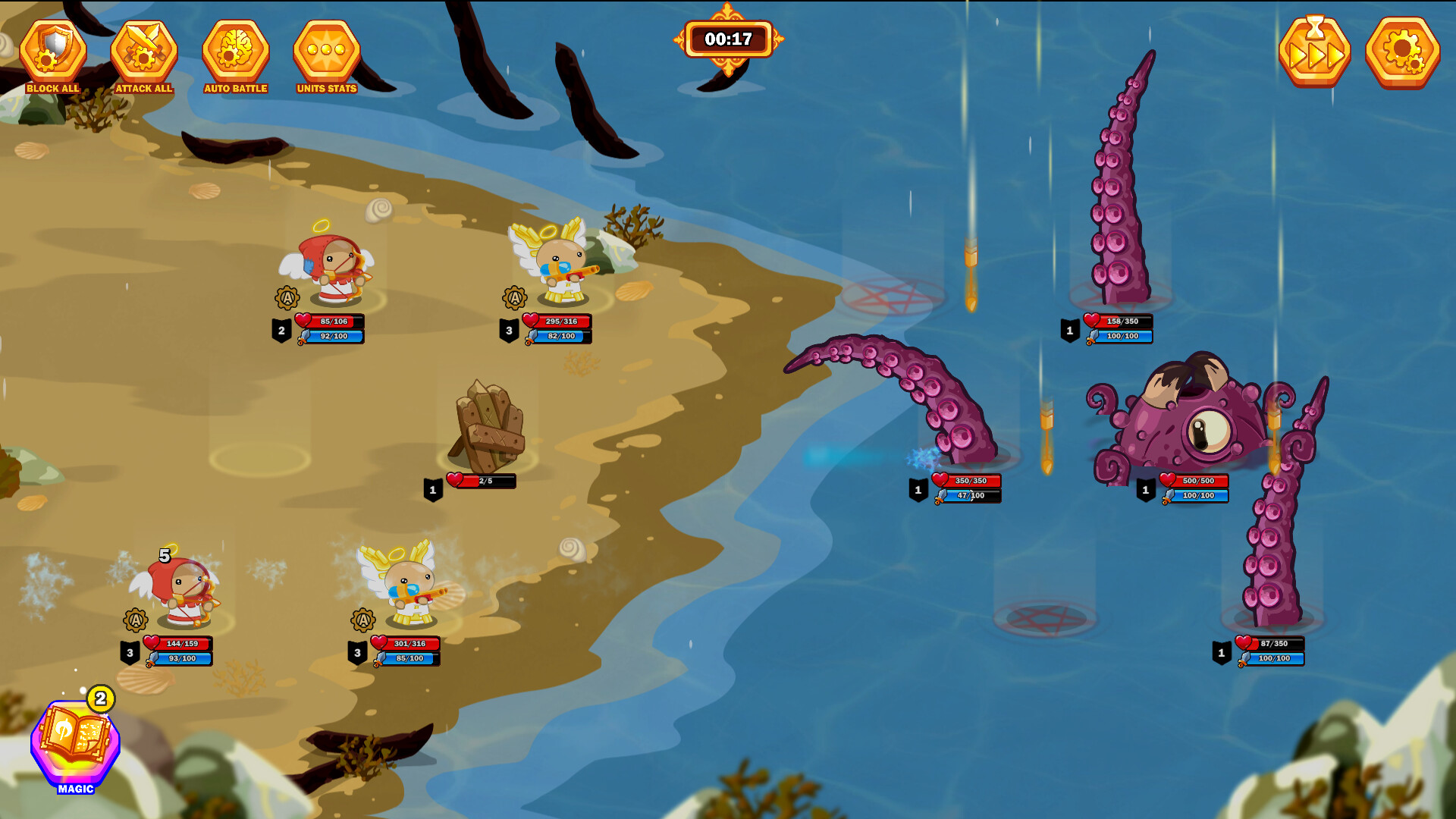Image resolution: width=1456 pixels, height=819 pixels.
Task: Click the level badge on the kraken boss
Action: pyautogui.click(x=1145, y=489)
